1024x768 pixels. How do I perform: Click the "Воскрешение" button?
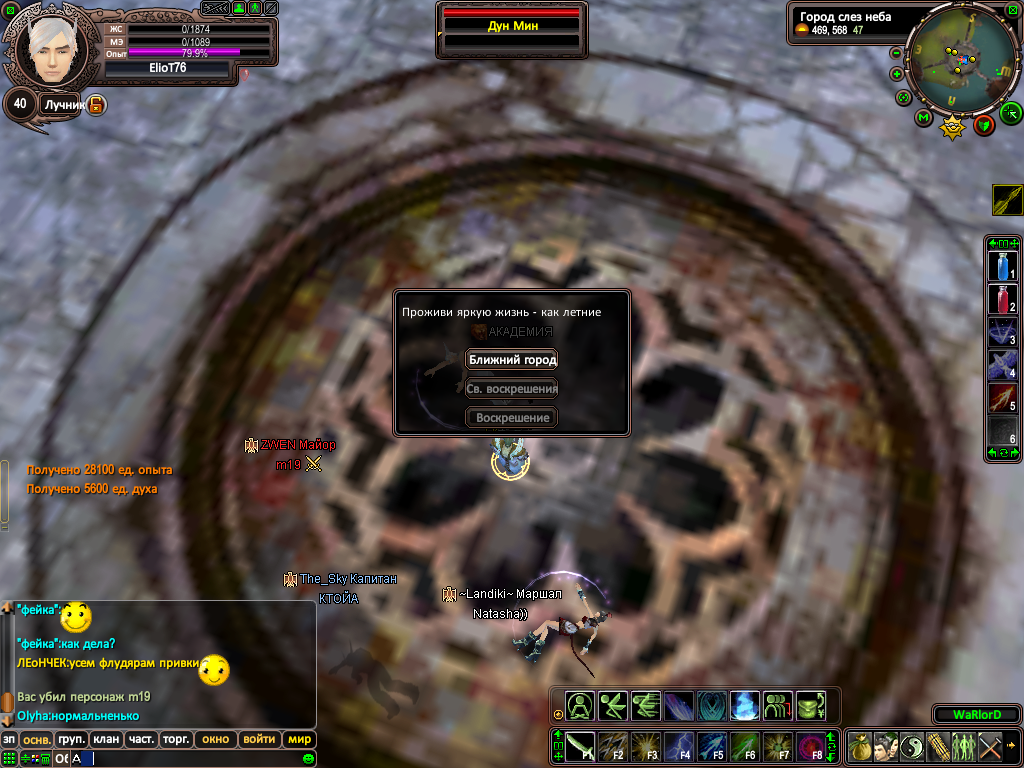click(x=512, y=418)
